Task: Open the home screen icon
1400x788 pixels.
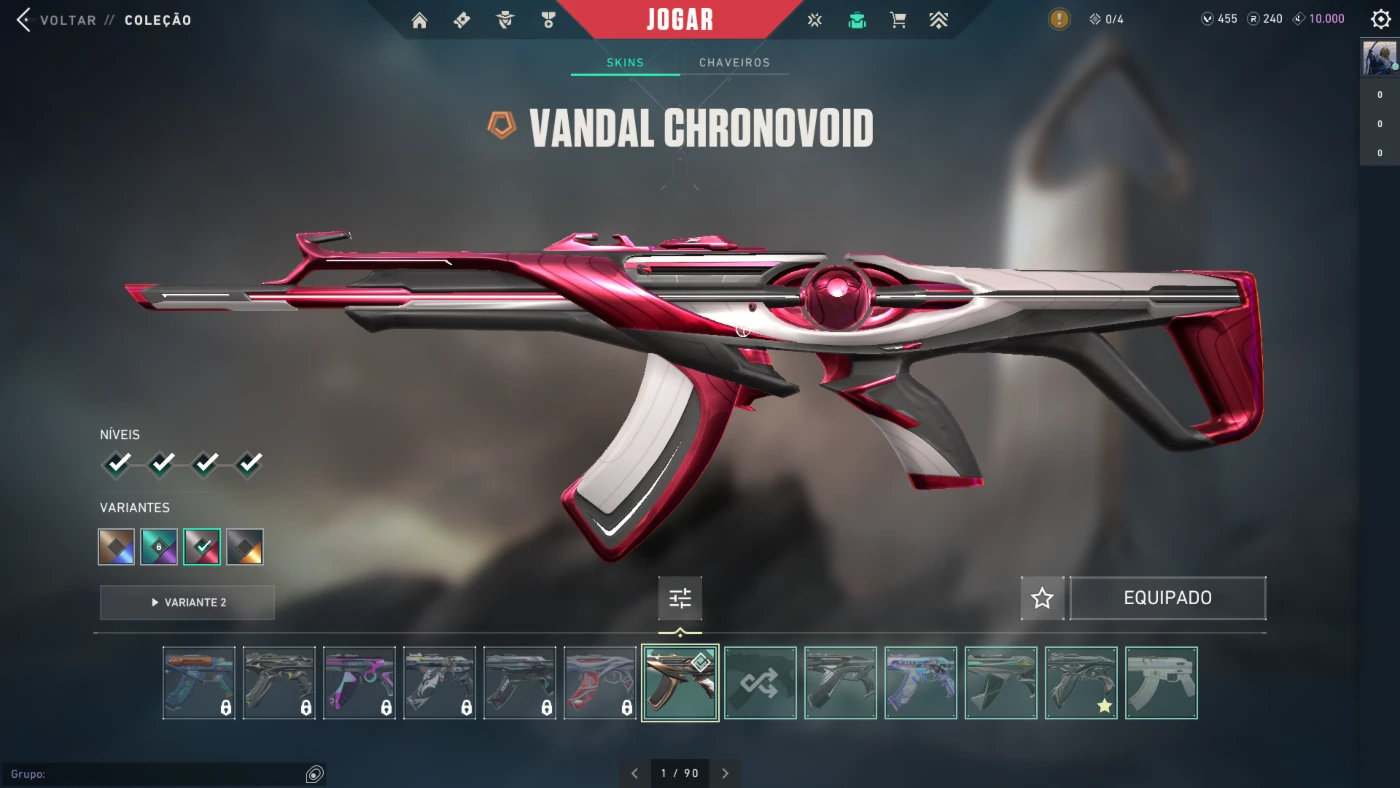Action: [x=419, y=20]
